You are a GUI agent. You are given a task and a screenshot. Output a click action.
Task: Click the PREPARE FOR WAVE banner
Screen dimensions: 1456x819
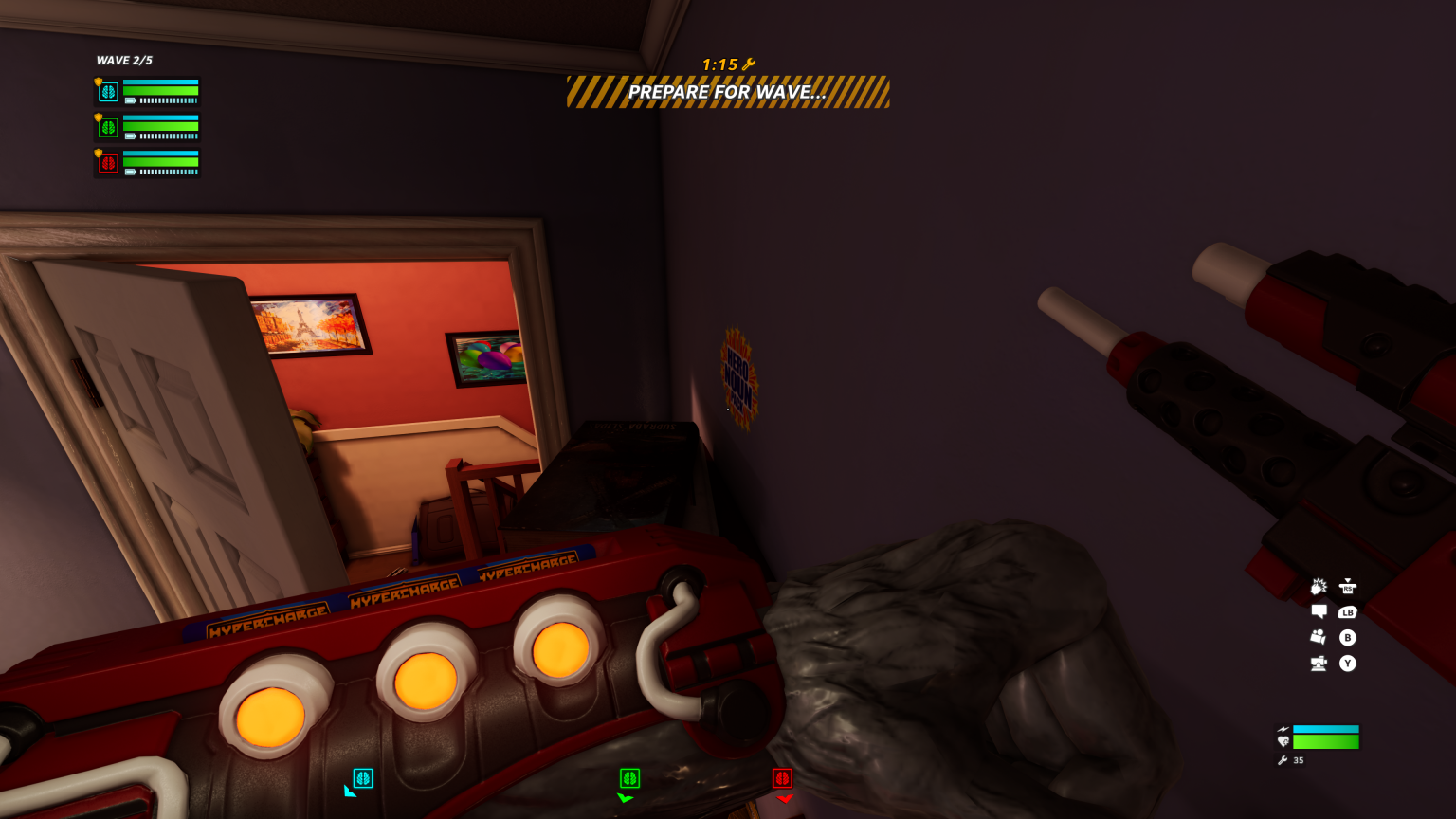click(x=728, y=92)
